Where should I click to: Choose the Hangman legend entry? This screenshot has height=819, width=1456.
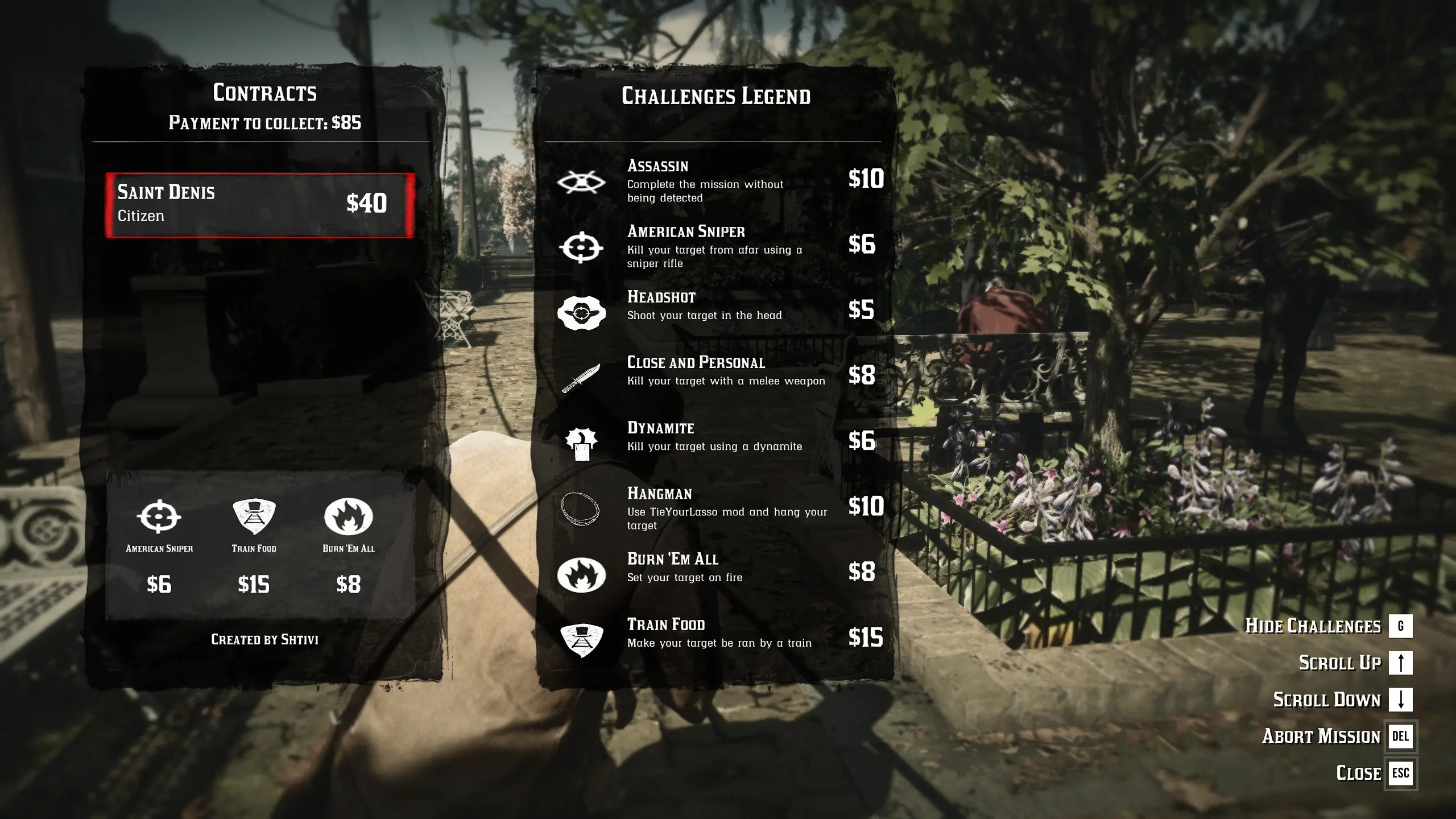point(717,507)
